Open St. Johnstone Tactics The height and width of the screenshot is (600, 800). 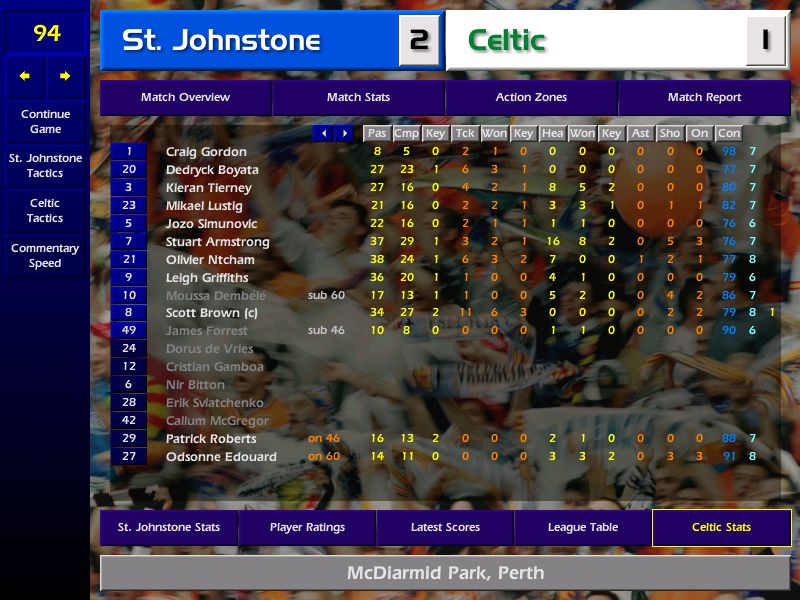coord(45,166)
